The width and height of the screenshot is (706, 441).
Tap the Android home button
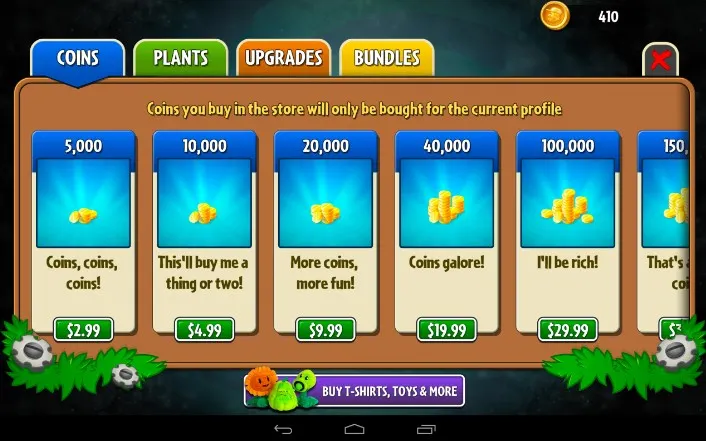tap(353, 429)
